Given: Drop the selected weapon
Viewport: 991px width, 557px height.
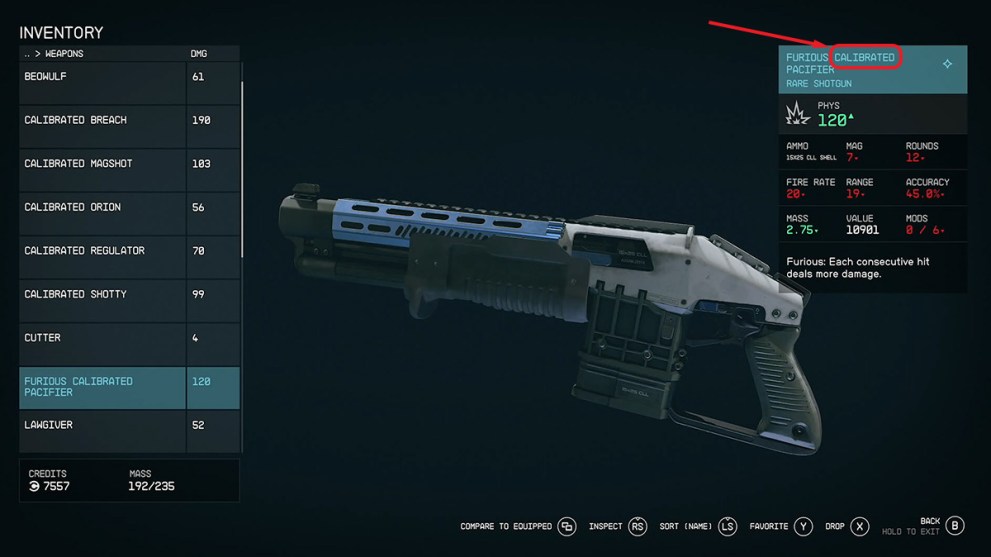Looking at the screenshot, I should pos(846,527).
